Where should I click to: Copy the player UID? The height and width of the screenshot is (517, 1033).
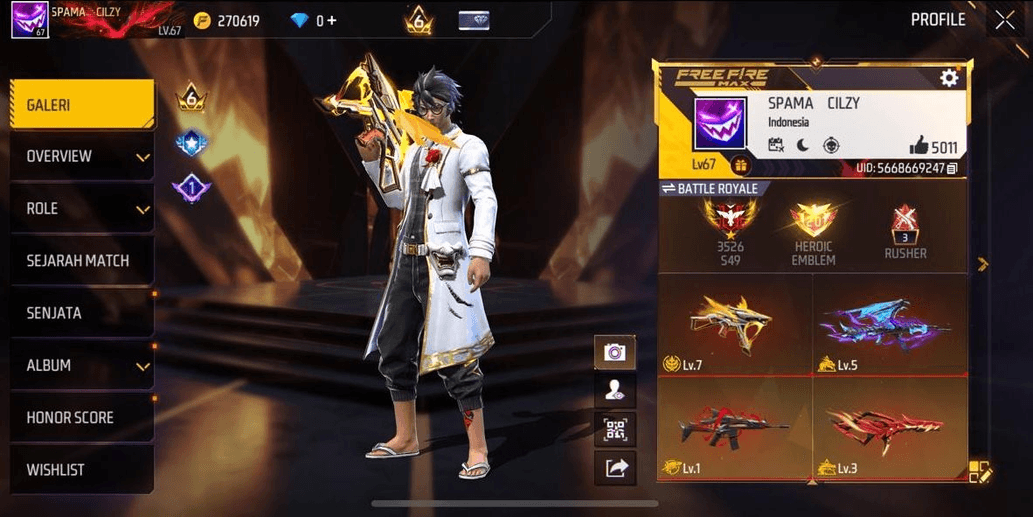point(952,168)
